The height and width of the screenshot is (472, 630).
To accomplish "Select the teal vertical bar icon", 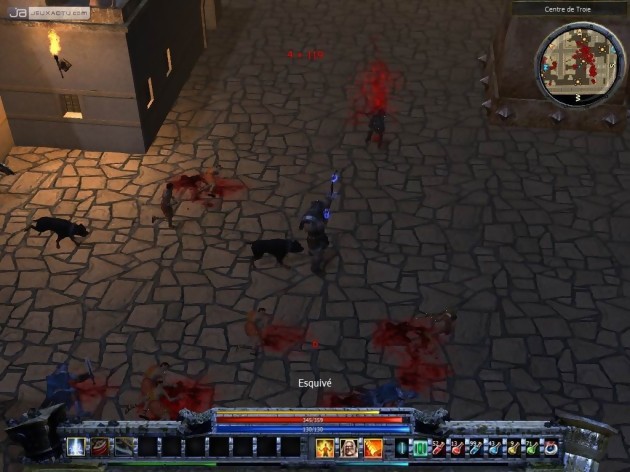I will point(402,447).
